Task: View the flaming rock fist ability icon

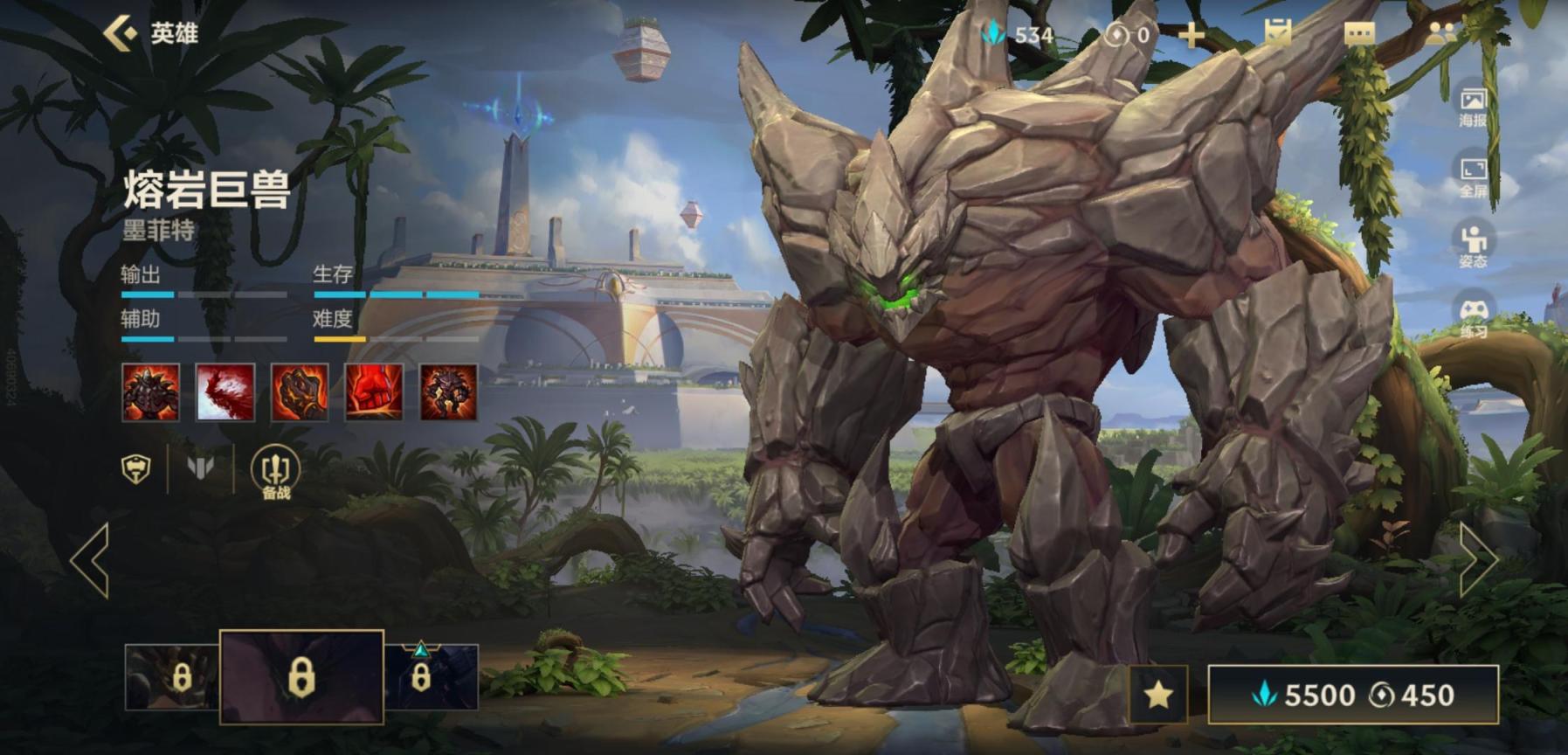Action: pos(300,393)
